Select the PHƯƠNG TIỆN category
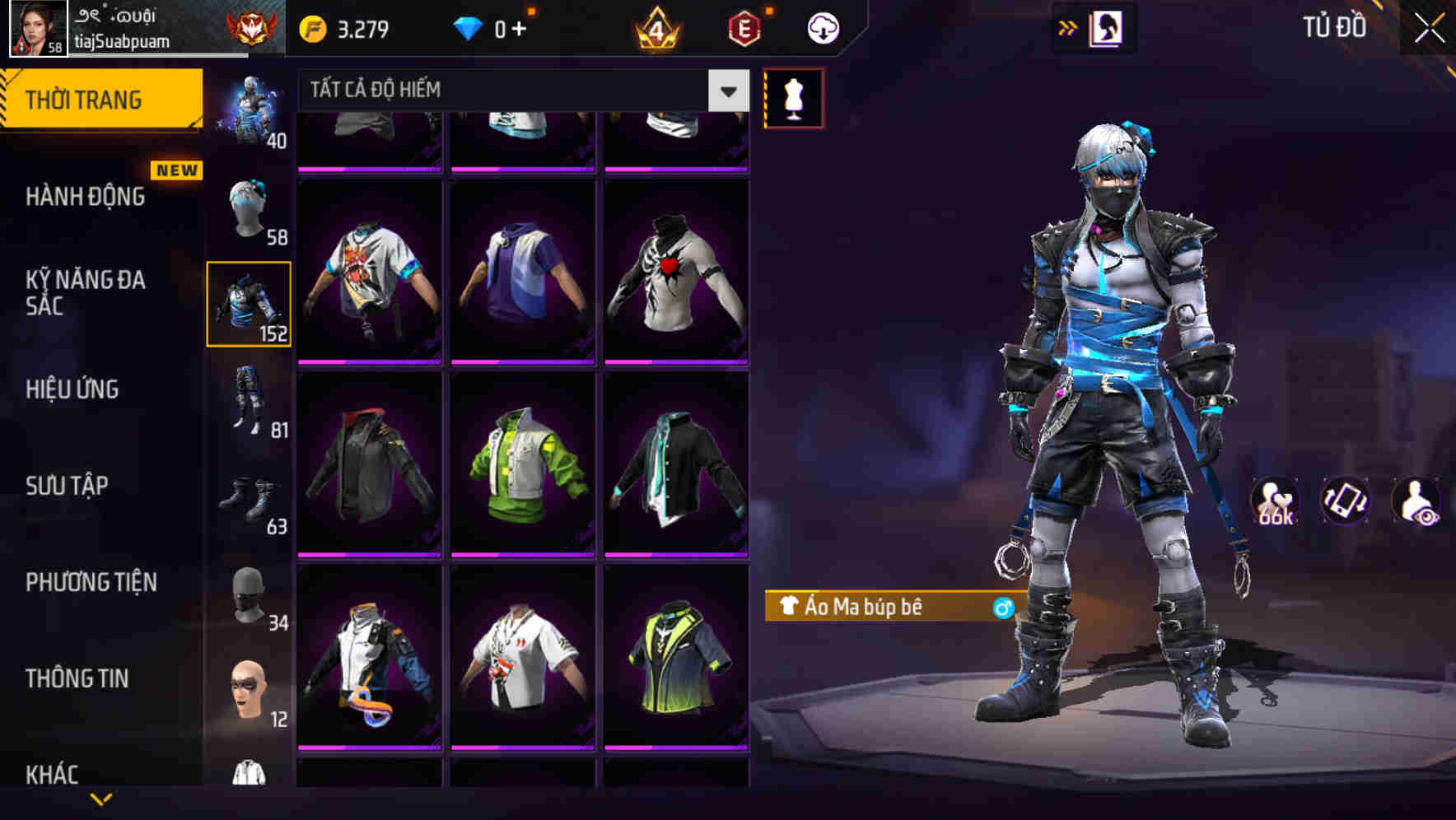The image size is (1456, 820). [91, 581]
